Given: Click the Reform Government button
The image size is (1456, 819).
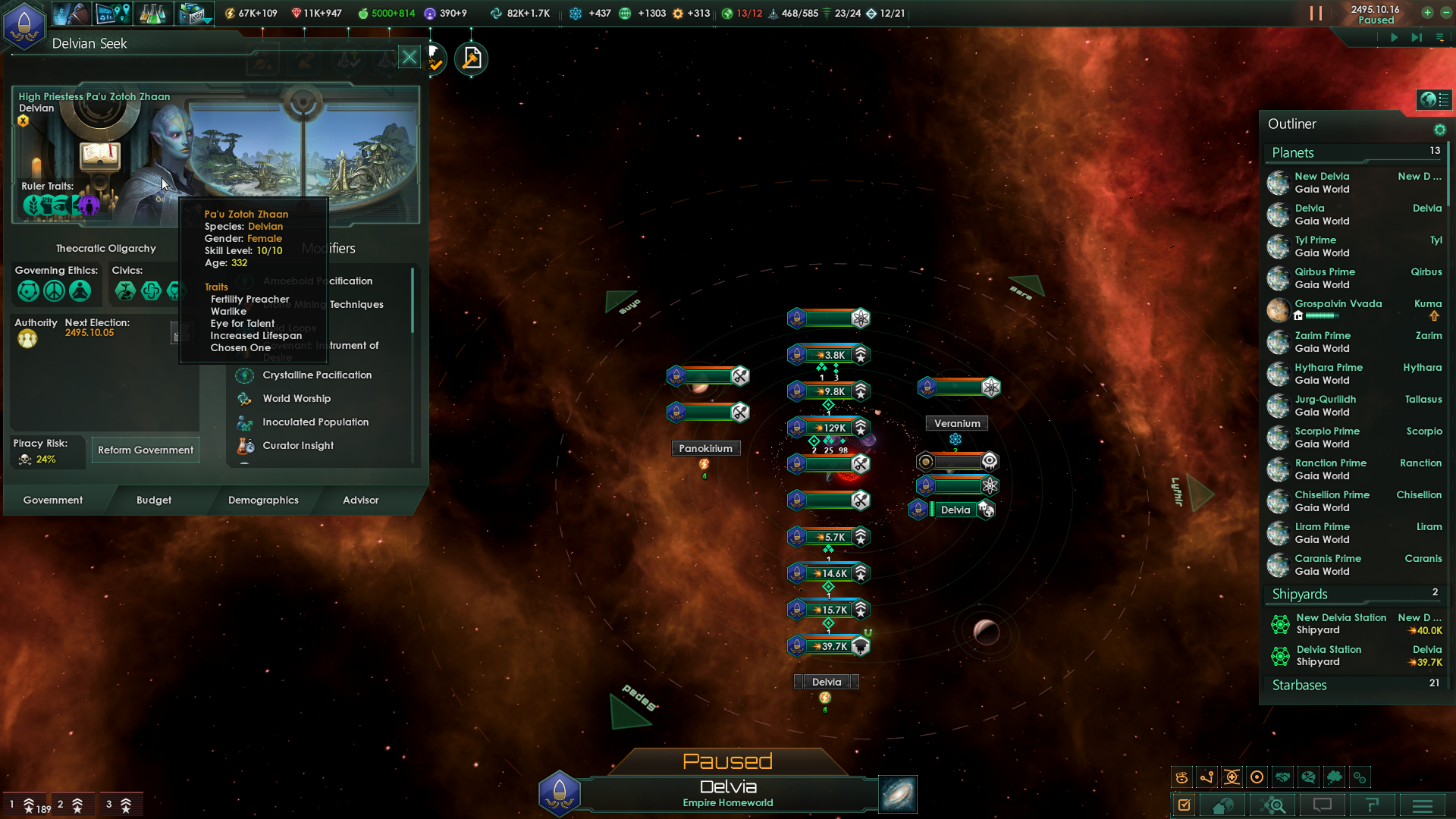Looking at the screenshot, I should 145,450.
